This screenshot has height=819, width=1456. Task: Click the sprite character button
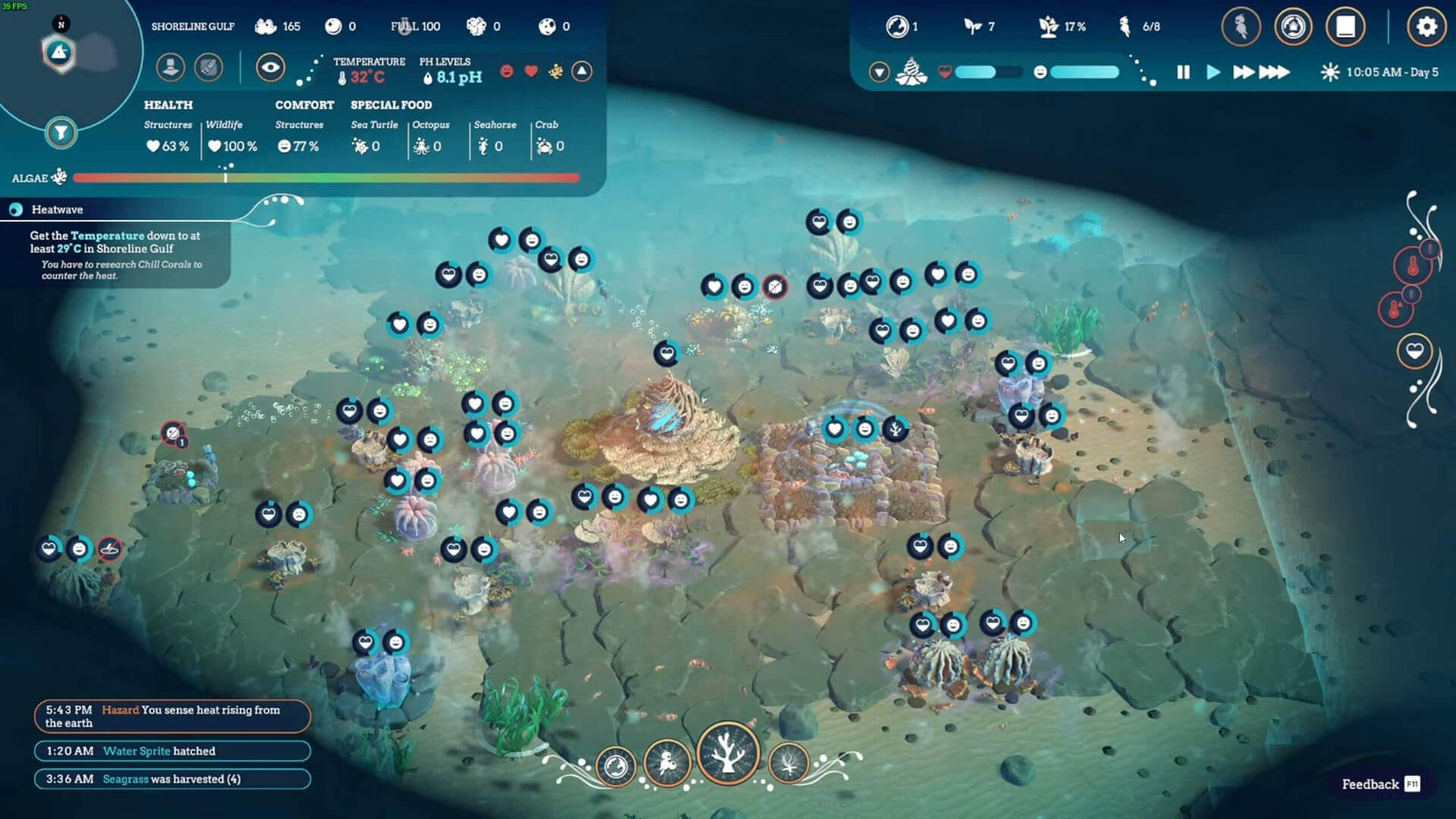1241,27
